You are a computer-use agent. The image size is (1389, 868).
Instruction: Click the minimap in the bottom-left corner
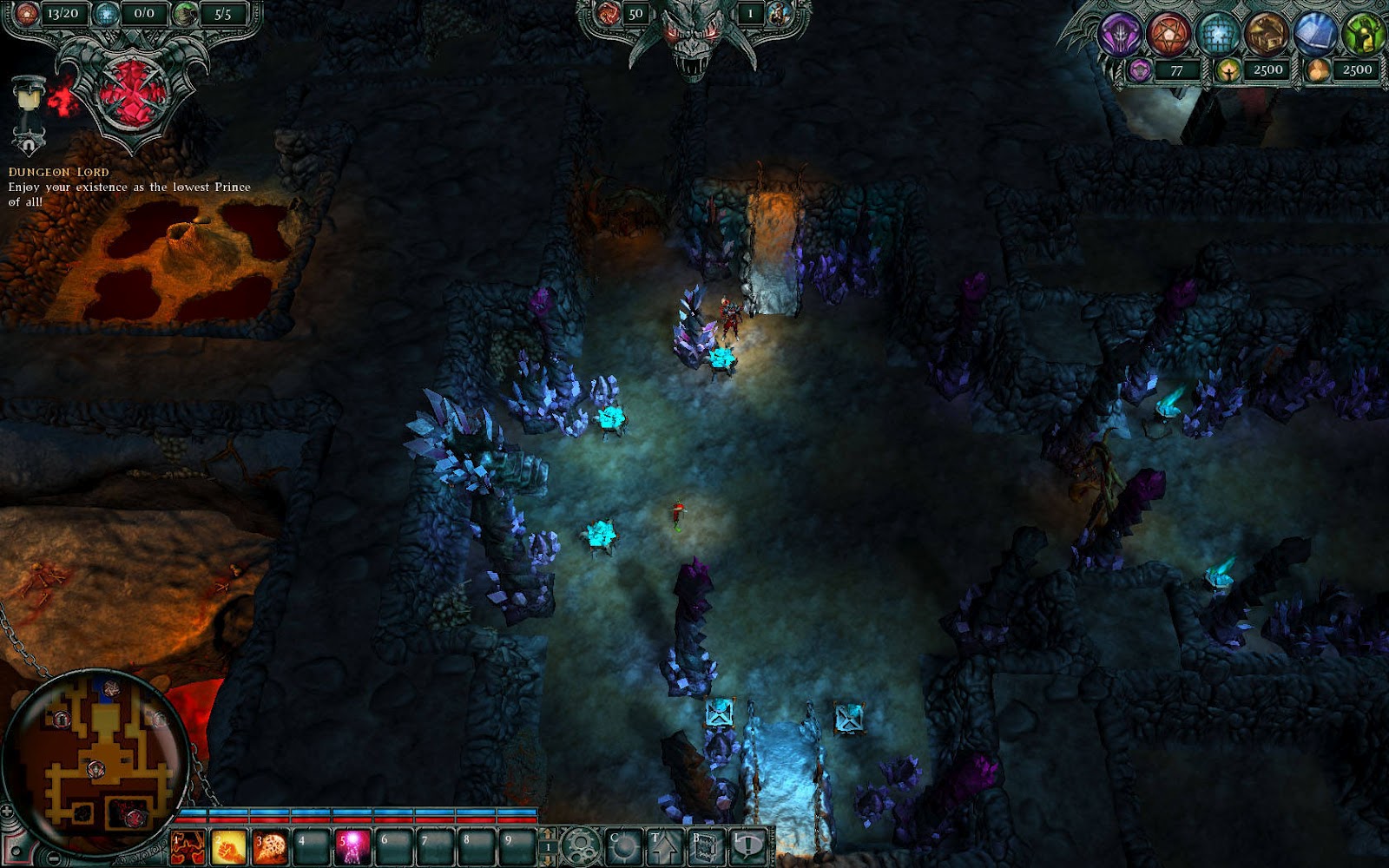[x=100, y=764]
